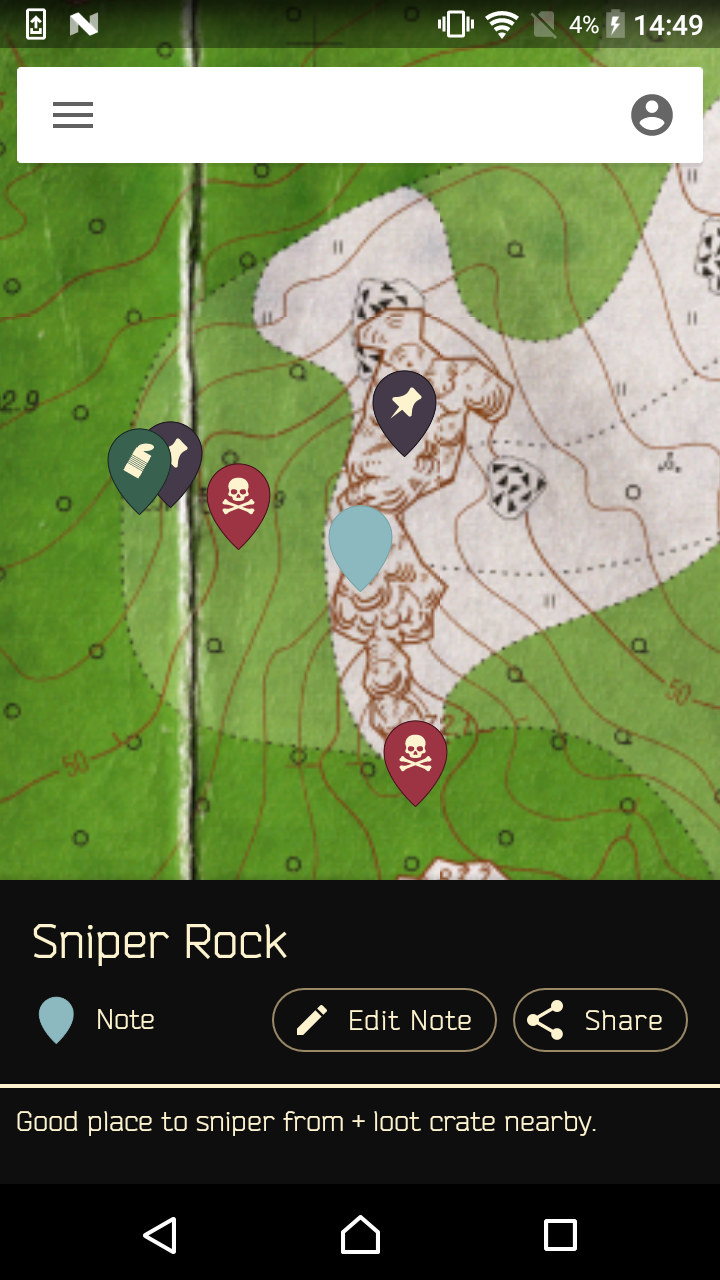
Task: Tap the Android home button
Action: tap(360, 1235)
